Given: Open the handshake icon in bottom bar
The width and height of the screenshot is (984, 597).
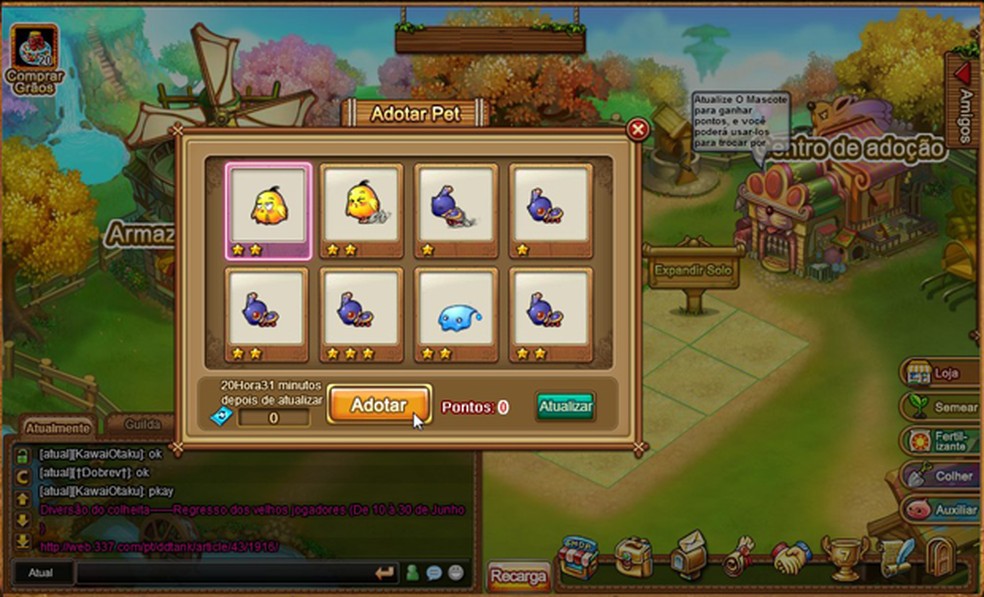Looking at the screenshot, I should pos(792,558).
